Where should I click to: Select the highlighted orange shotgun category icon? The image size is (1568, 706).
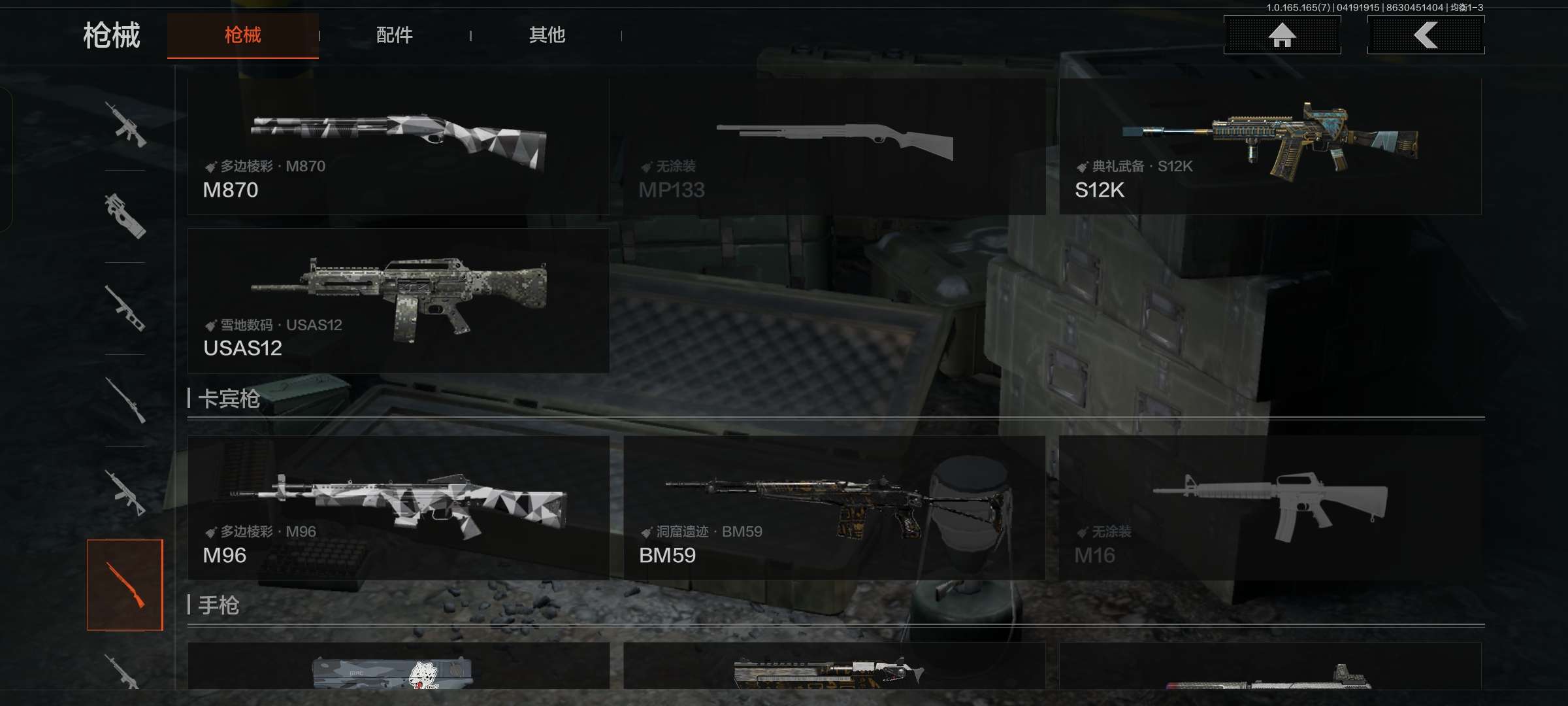click(x=125, y=585)
